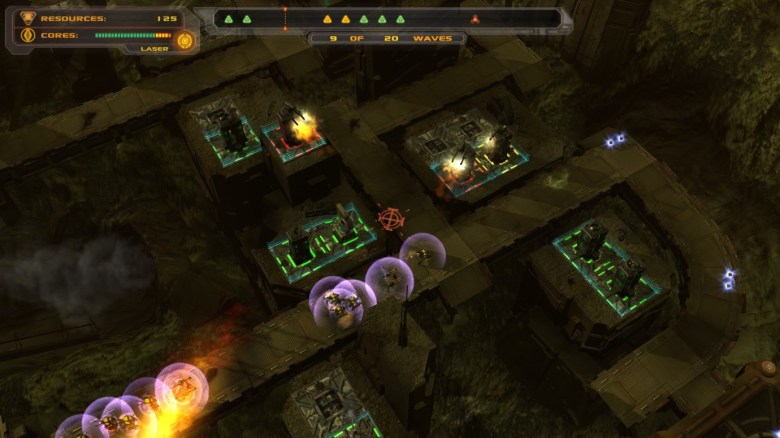Click the red enemy marker on the wave timeline
This screenshot has width=780, height=438.
point(475,19)
